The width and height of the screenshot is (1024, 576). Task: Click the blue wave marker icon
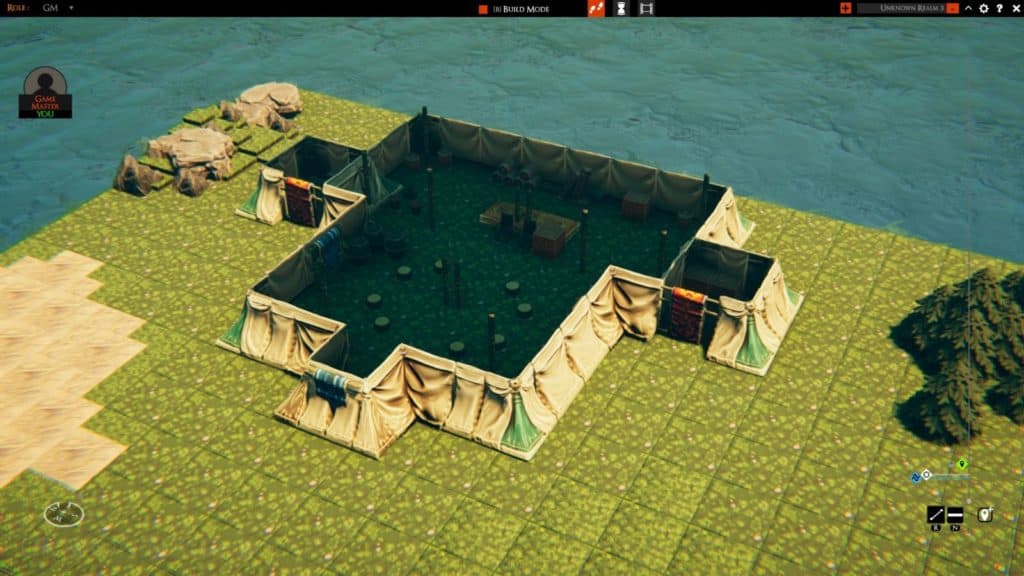915,476
